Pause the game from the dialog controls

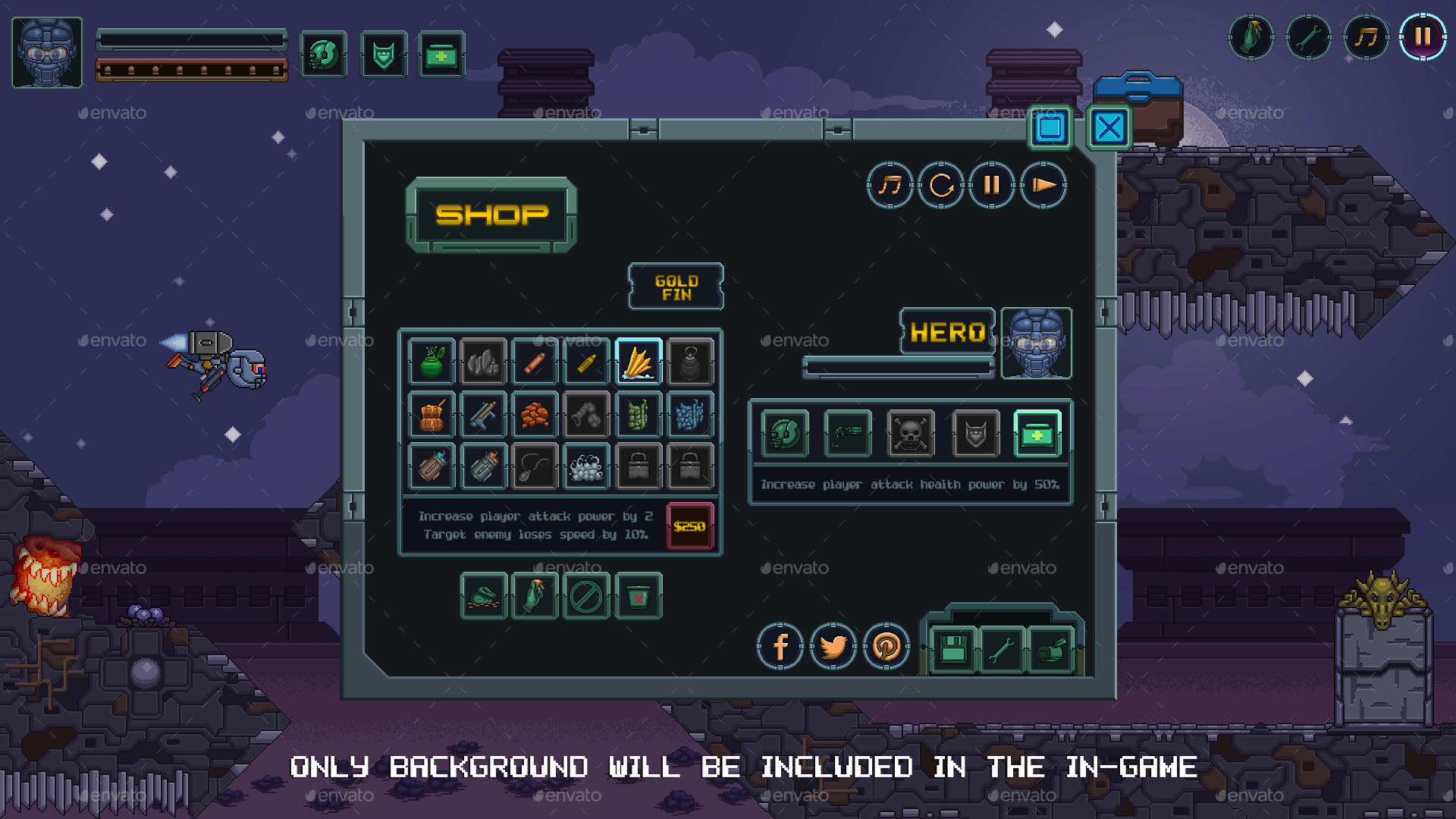pyautogui.click(x=992, y=186)
